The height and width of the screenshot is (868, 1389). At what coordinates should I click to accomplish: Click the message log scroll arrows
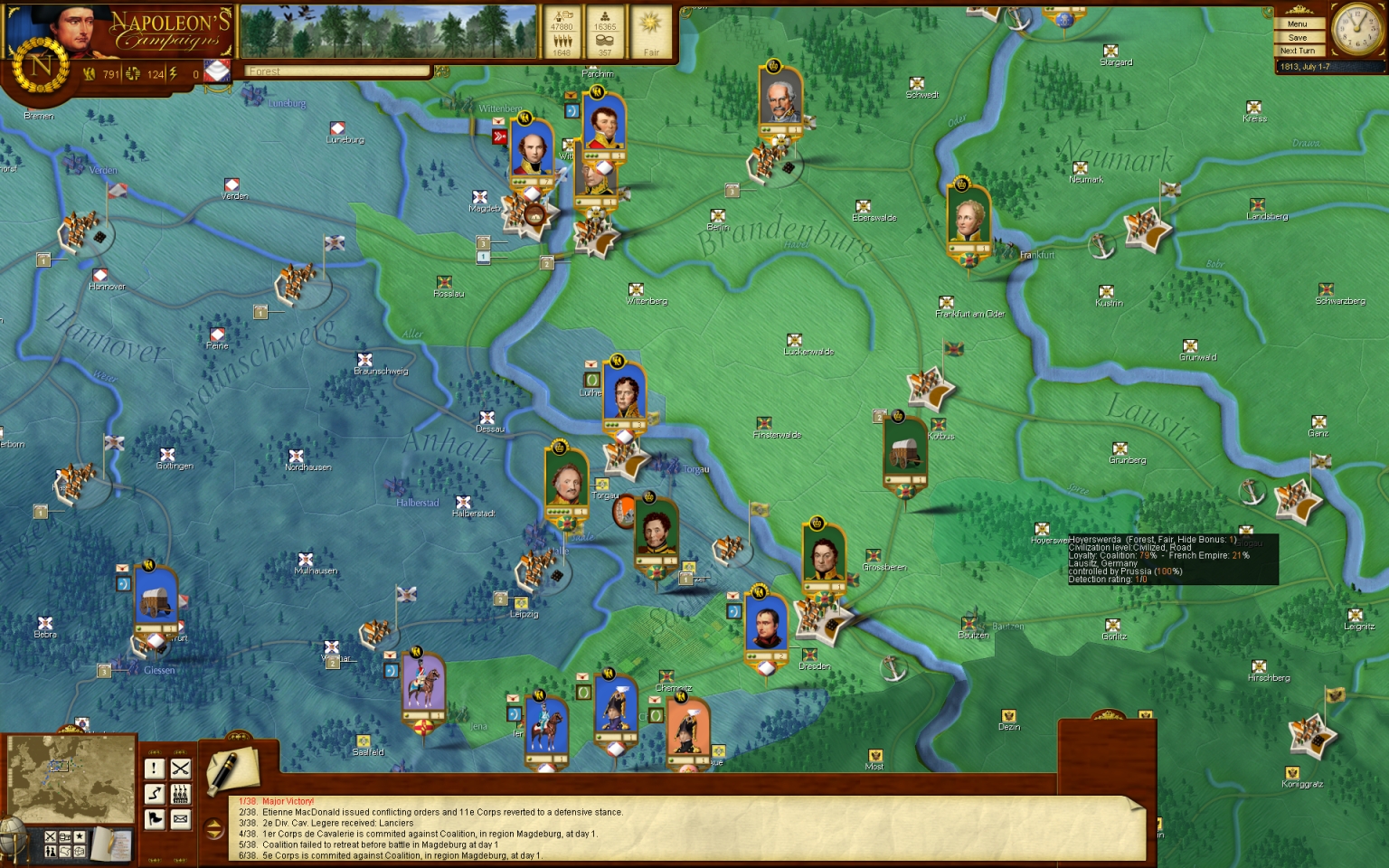[x=214, y=828]
